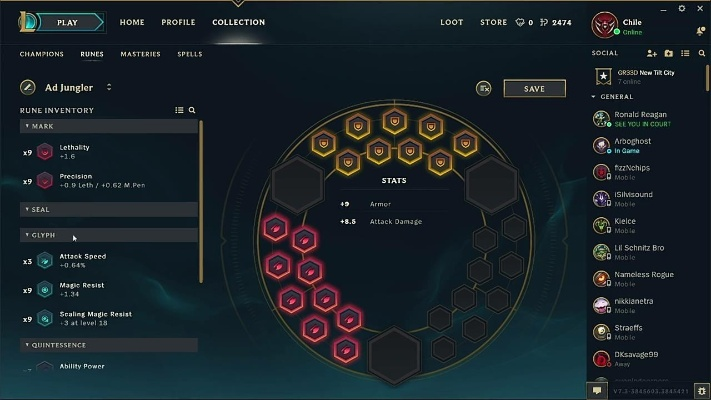The width and height of the screenshot is (711, 400).
Task: Search the rune inventory
Action: (x=192, y=110)
